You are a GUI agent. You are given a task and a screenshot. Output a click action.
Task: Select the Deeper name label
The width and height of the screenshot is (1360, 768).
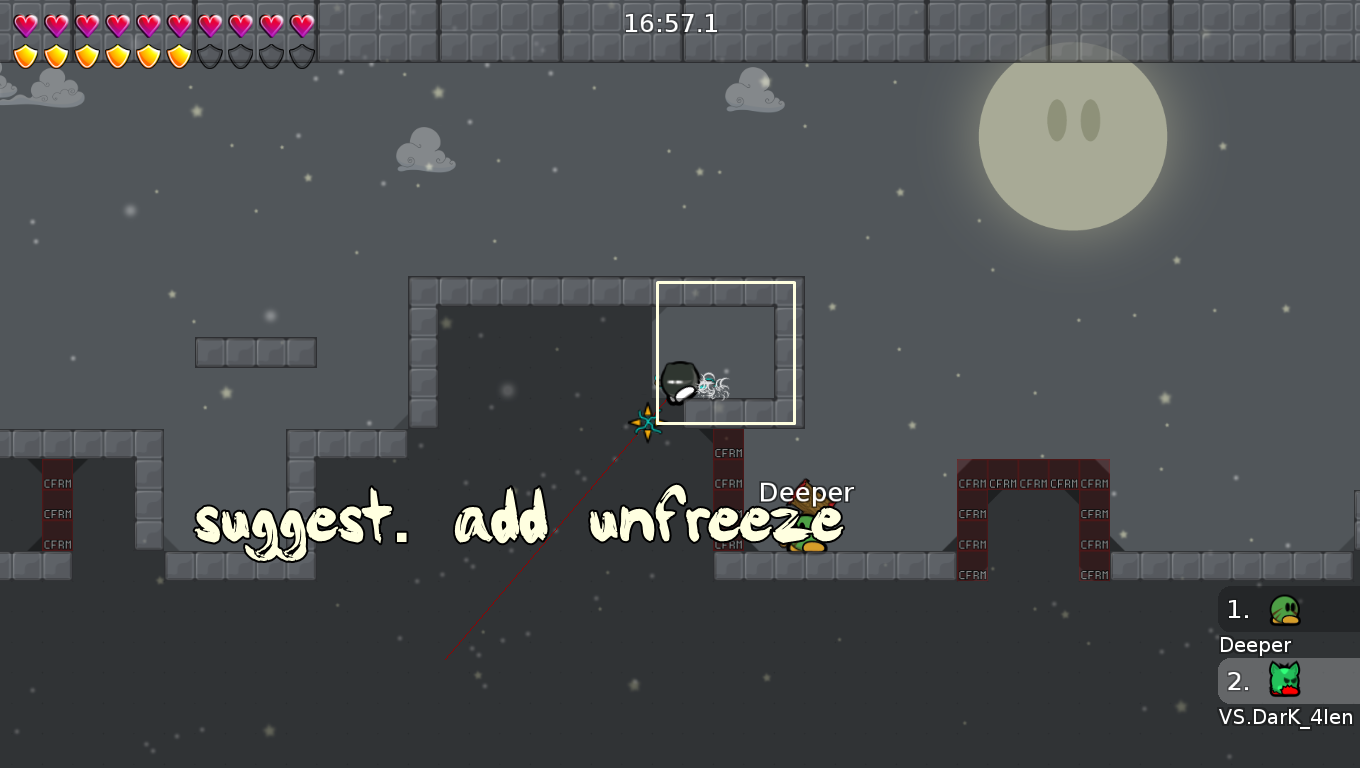click(x=1254, y=645)
